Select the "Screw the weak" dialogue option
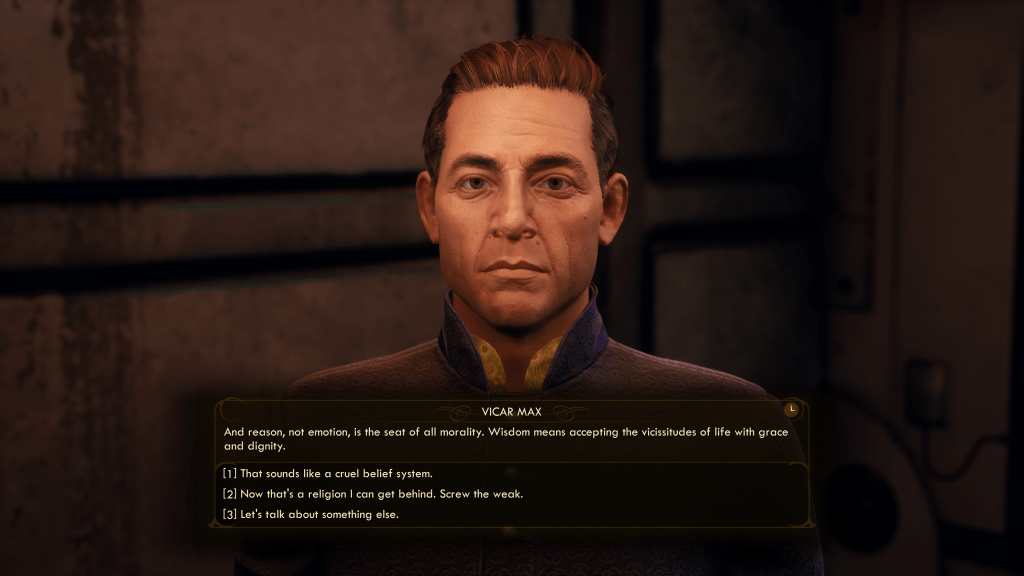Image resolution: width=1024 pixels, height=576 pixels. [x=372, y=494]
